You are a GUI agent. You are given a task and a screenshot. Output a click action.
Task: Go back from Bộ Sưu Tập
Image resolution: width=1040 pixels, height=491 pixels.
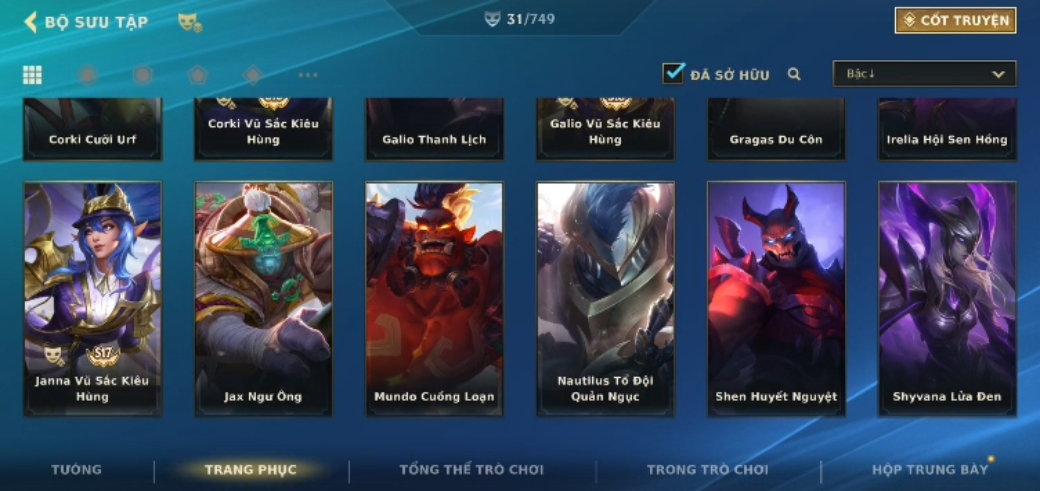coord(31,22)
